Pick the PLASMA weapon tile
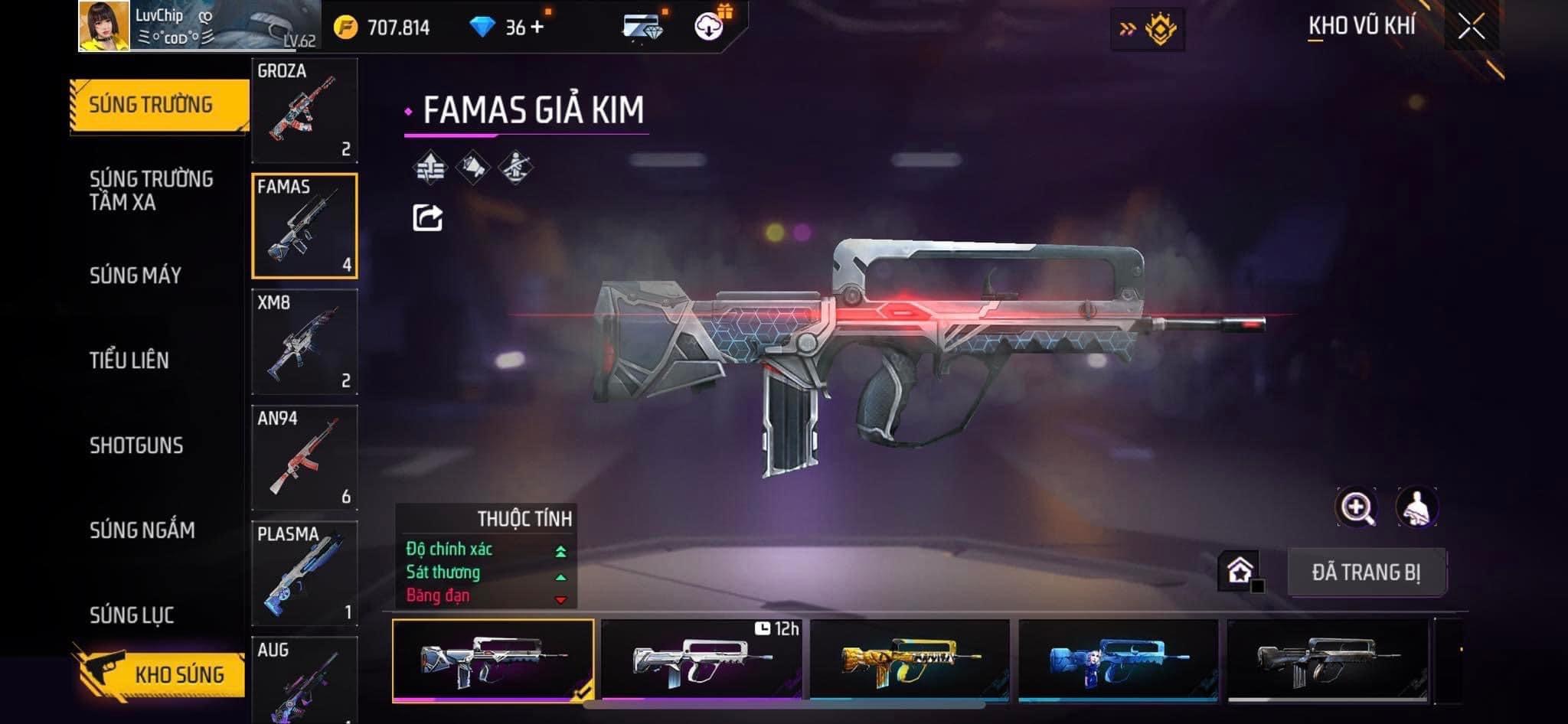This screenshot has width=1568, height=724. (x=305, y=572)
